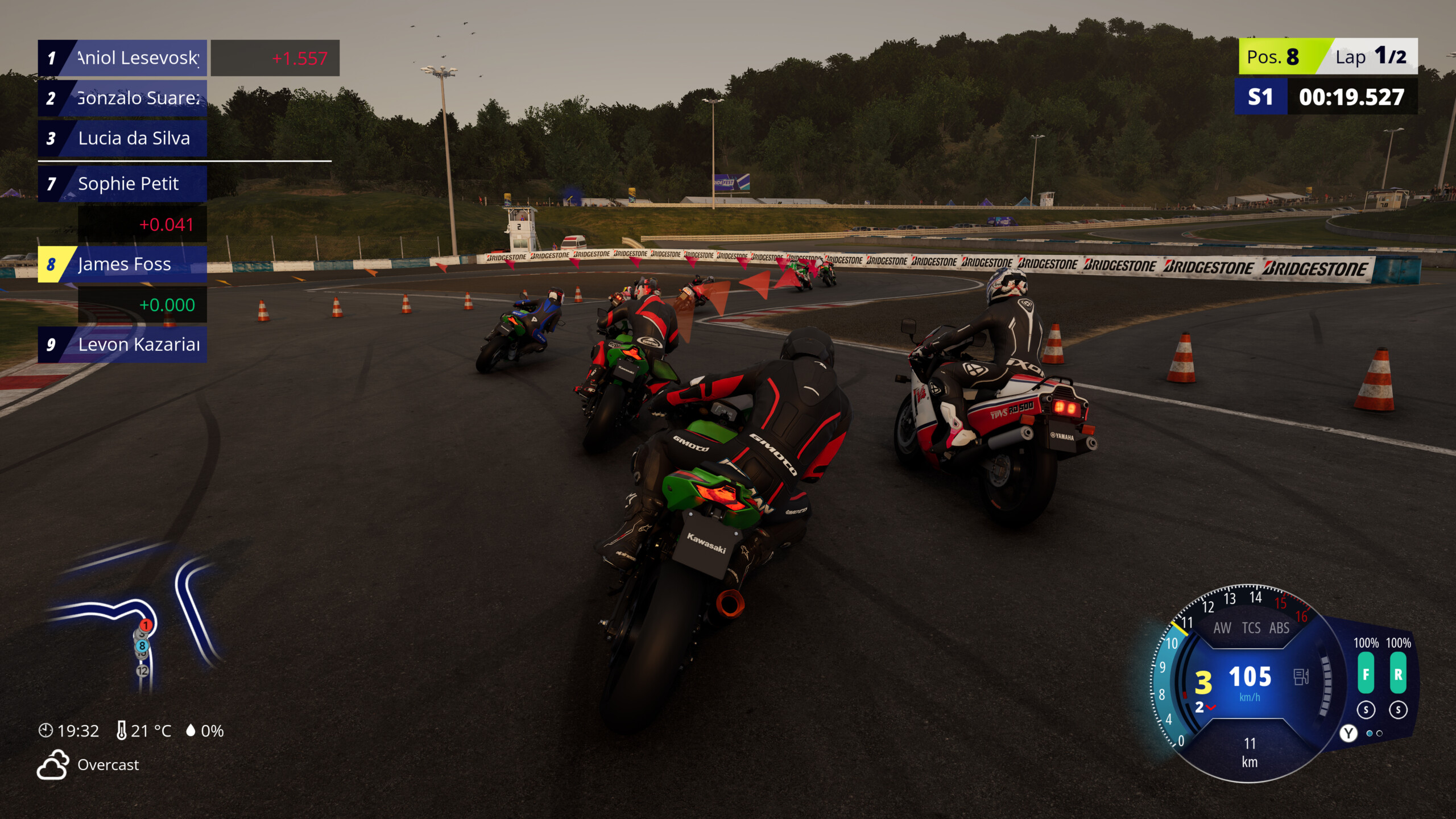Click the water drop icon showing 0%
The width and height of the screenshot is (1456, 819).
point(191,731)
